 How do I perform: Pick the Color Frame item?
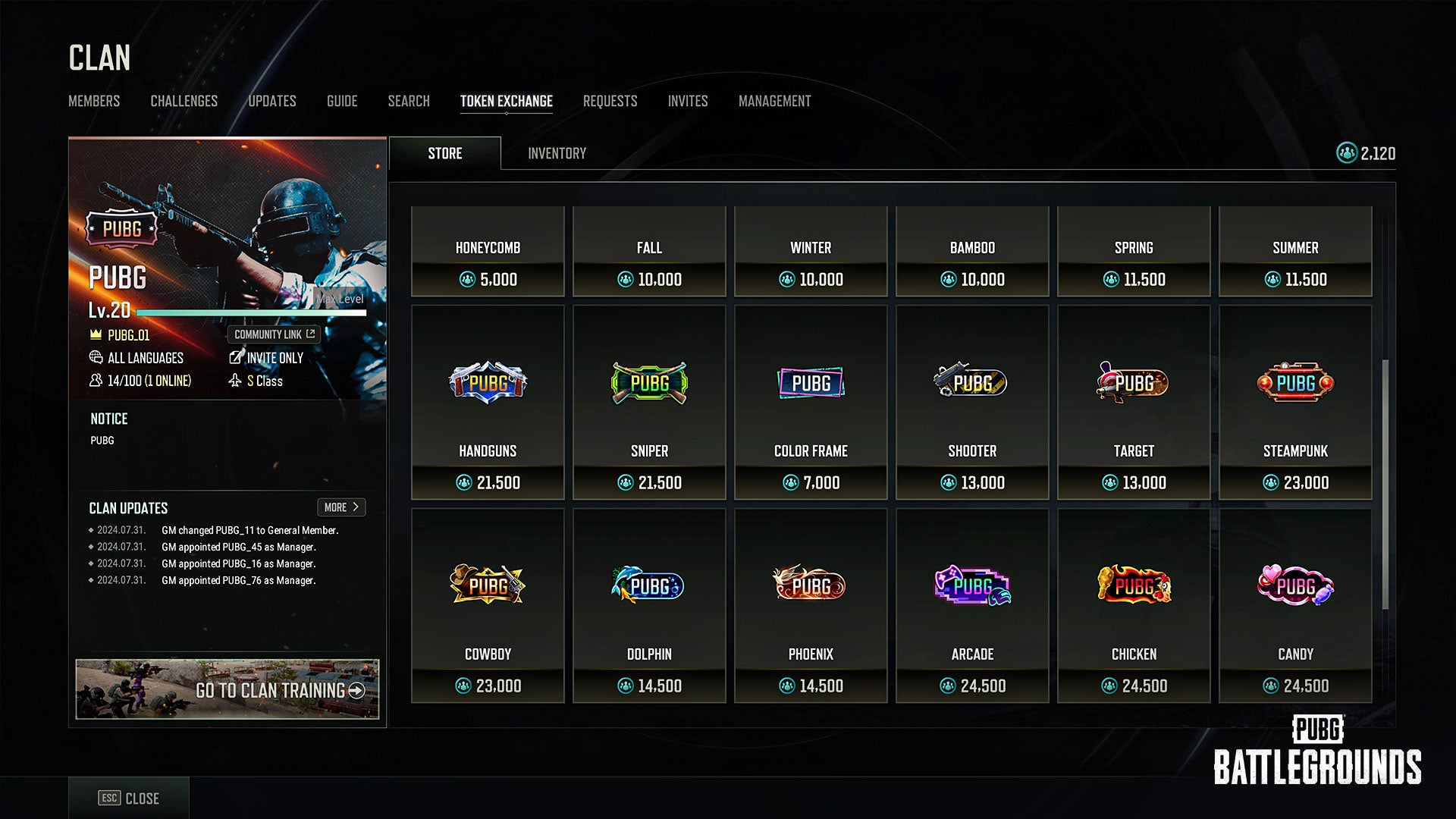[811, 402]
